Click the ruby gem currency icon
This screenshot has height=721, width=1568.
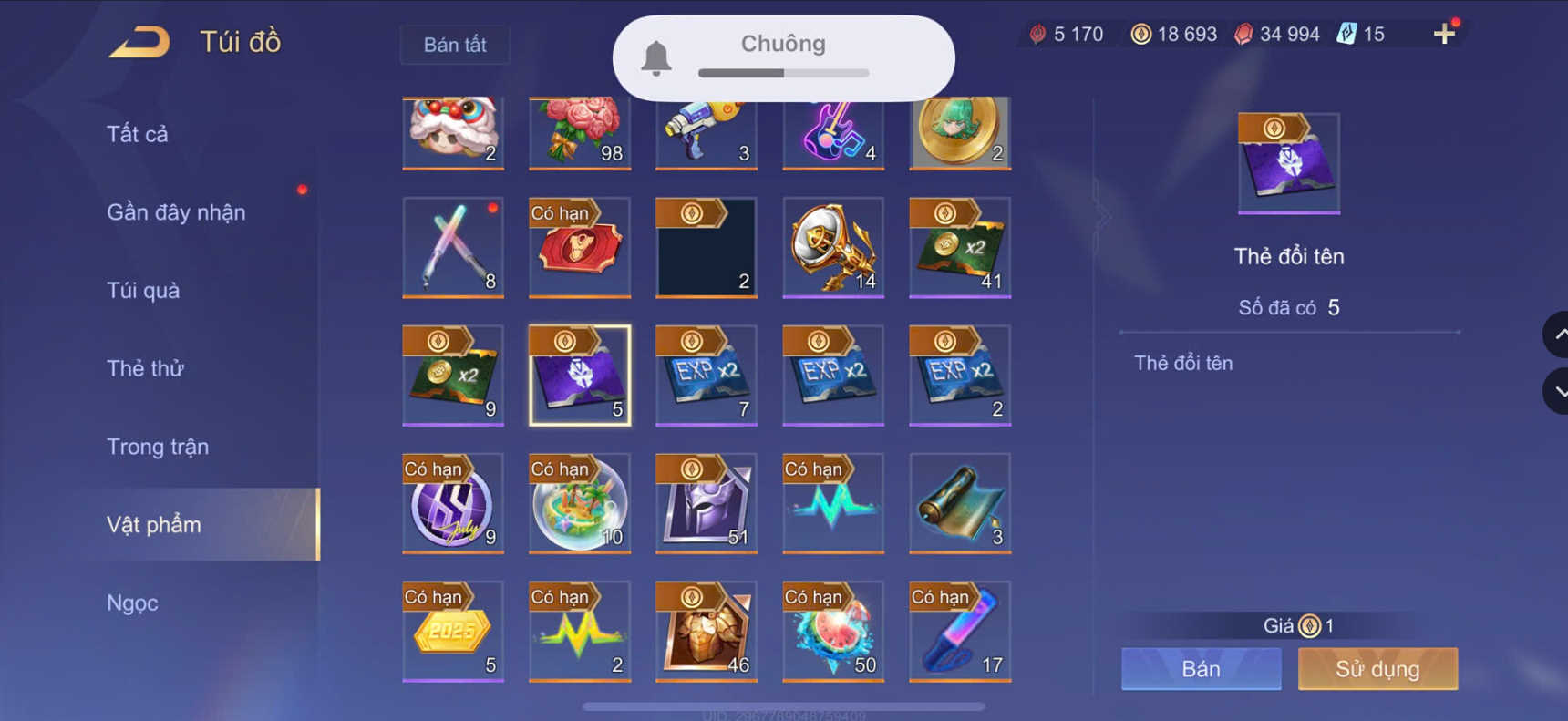tap(1245, 34)
